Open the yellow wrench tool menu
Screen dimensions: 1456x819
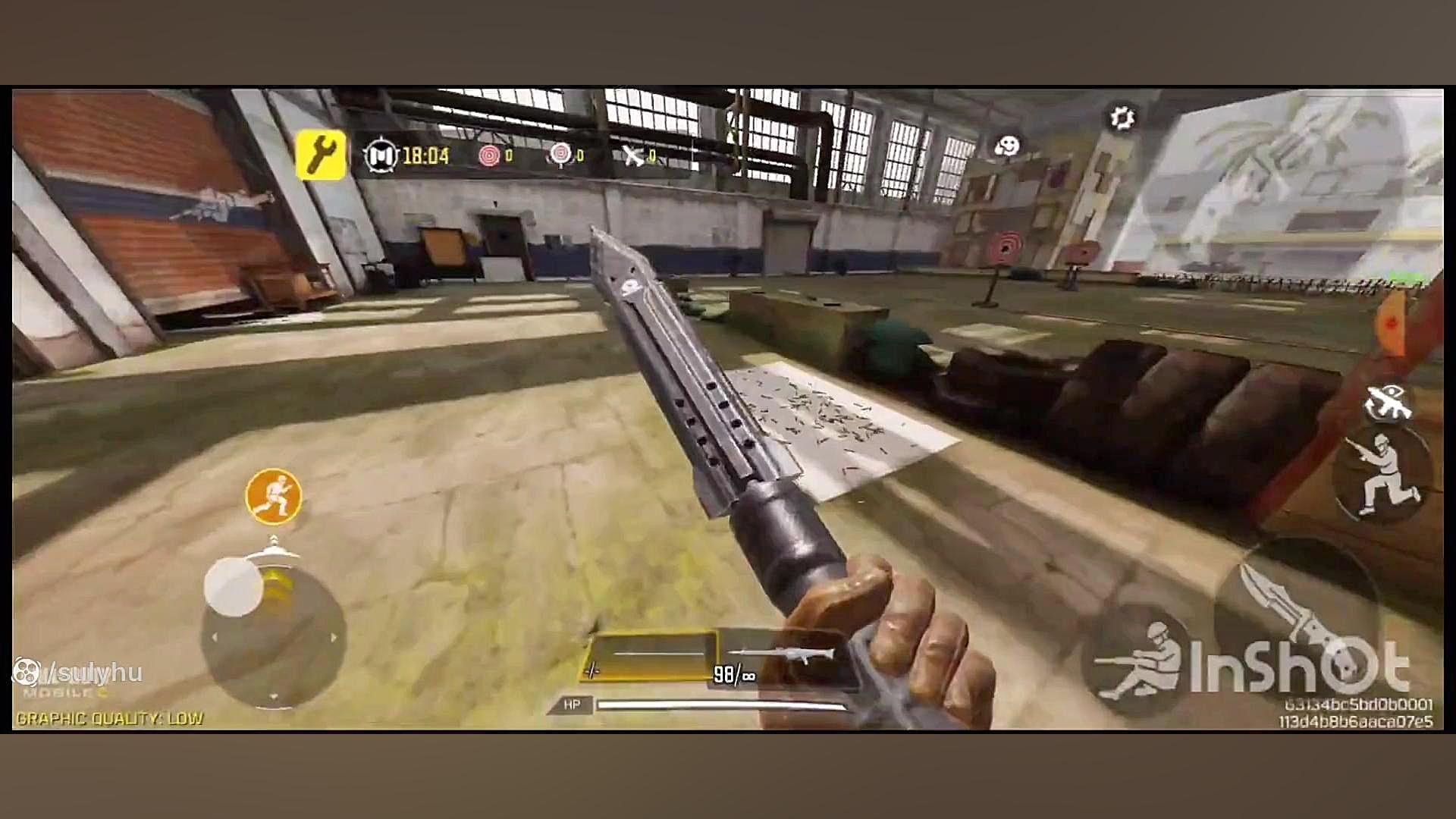pos(321,155)
